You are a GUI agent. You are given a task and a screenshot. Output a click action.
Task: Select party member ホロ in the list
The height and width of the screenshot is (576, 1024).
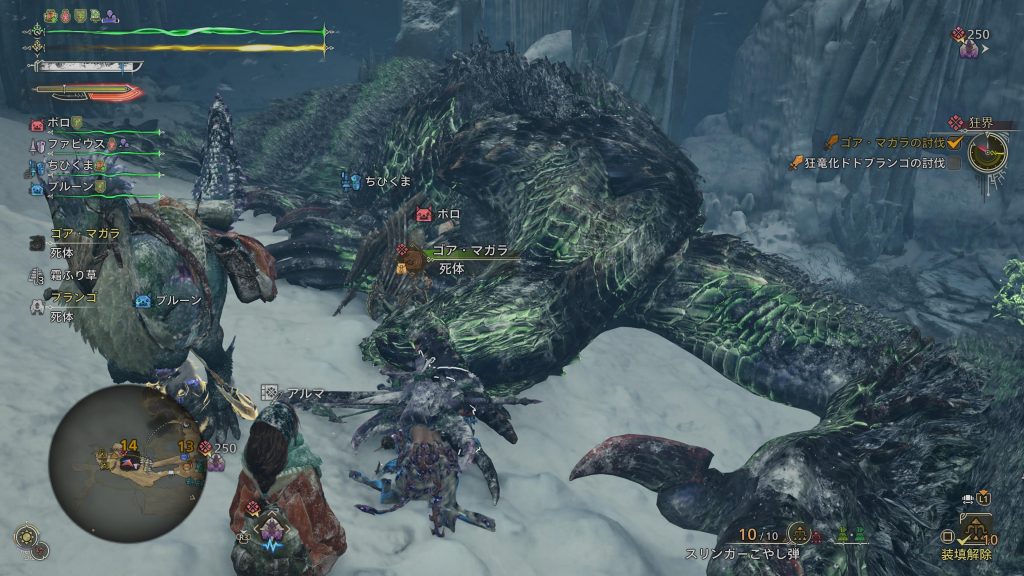[55, 125]
